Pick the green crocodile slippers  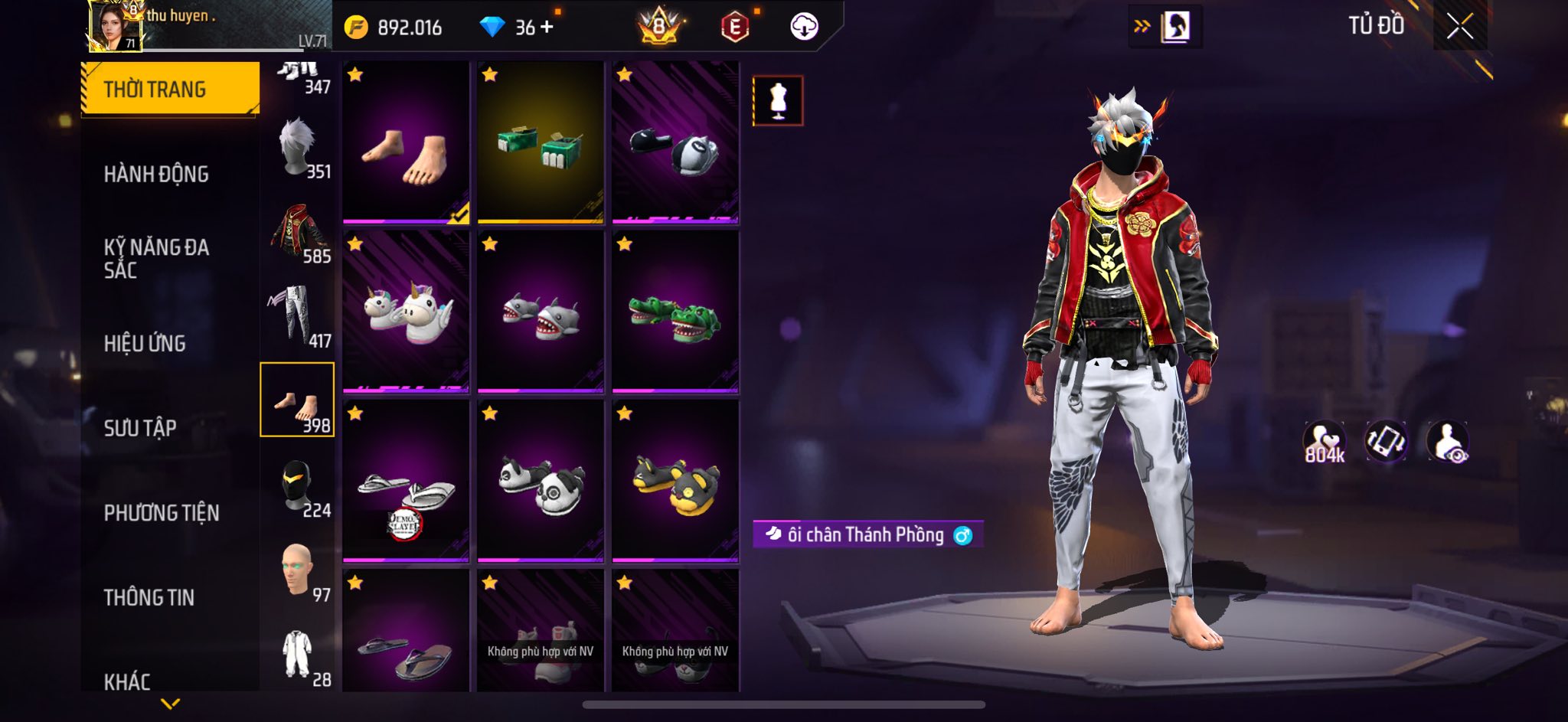[x=675, y=312]
